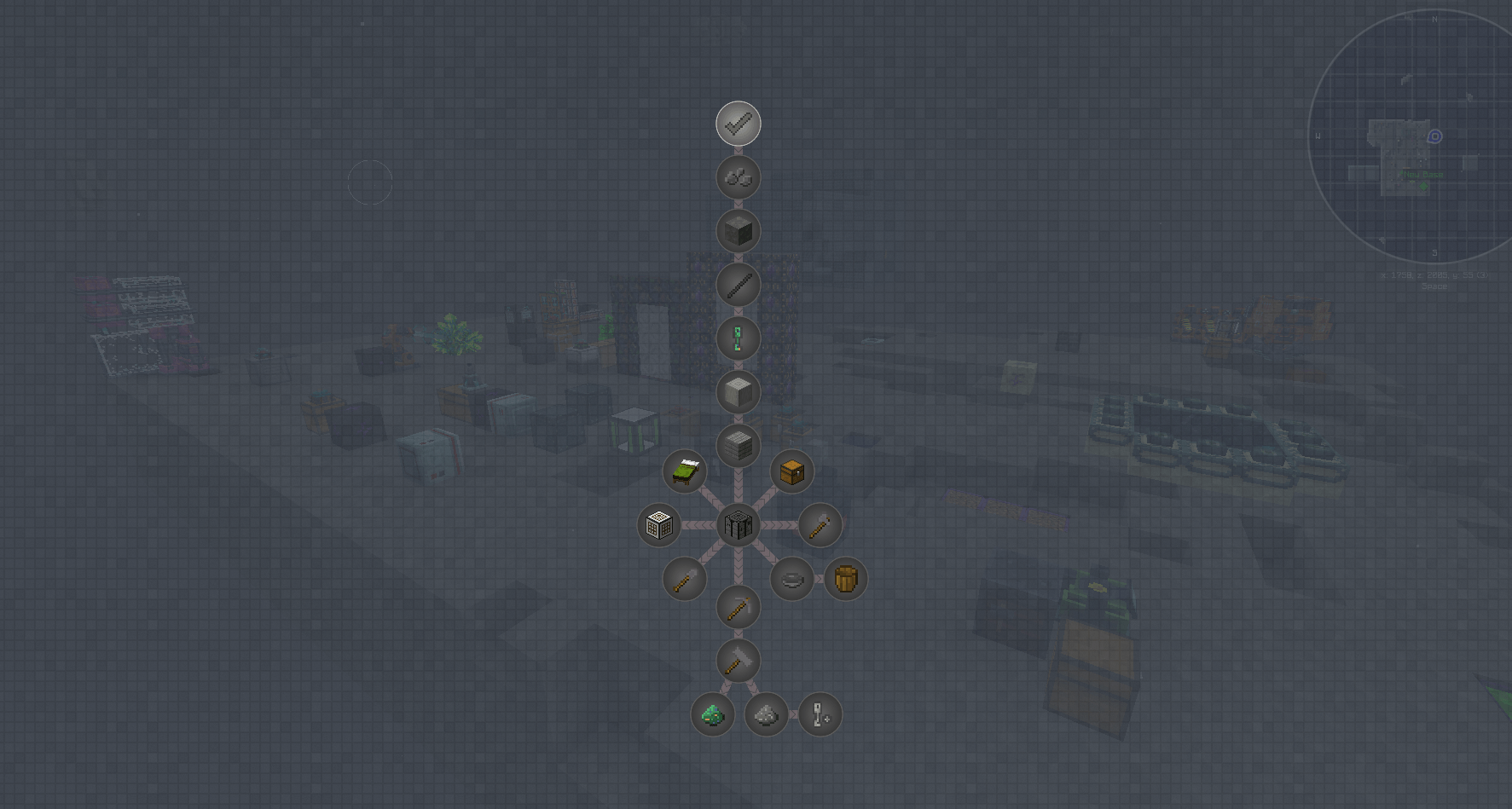This screenshot has height=809, width=1512.
Task: Click the smooth stone block advancement
Action: (x=739, y=391)
